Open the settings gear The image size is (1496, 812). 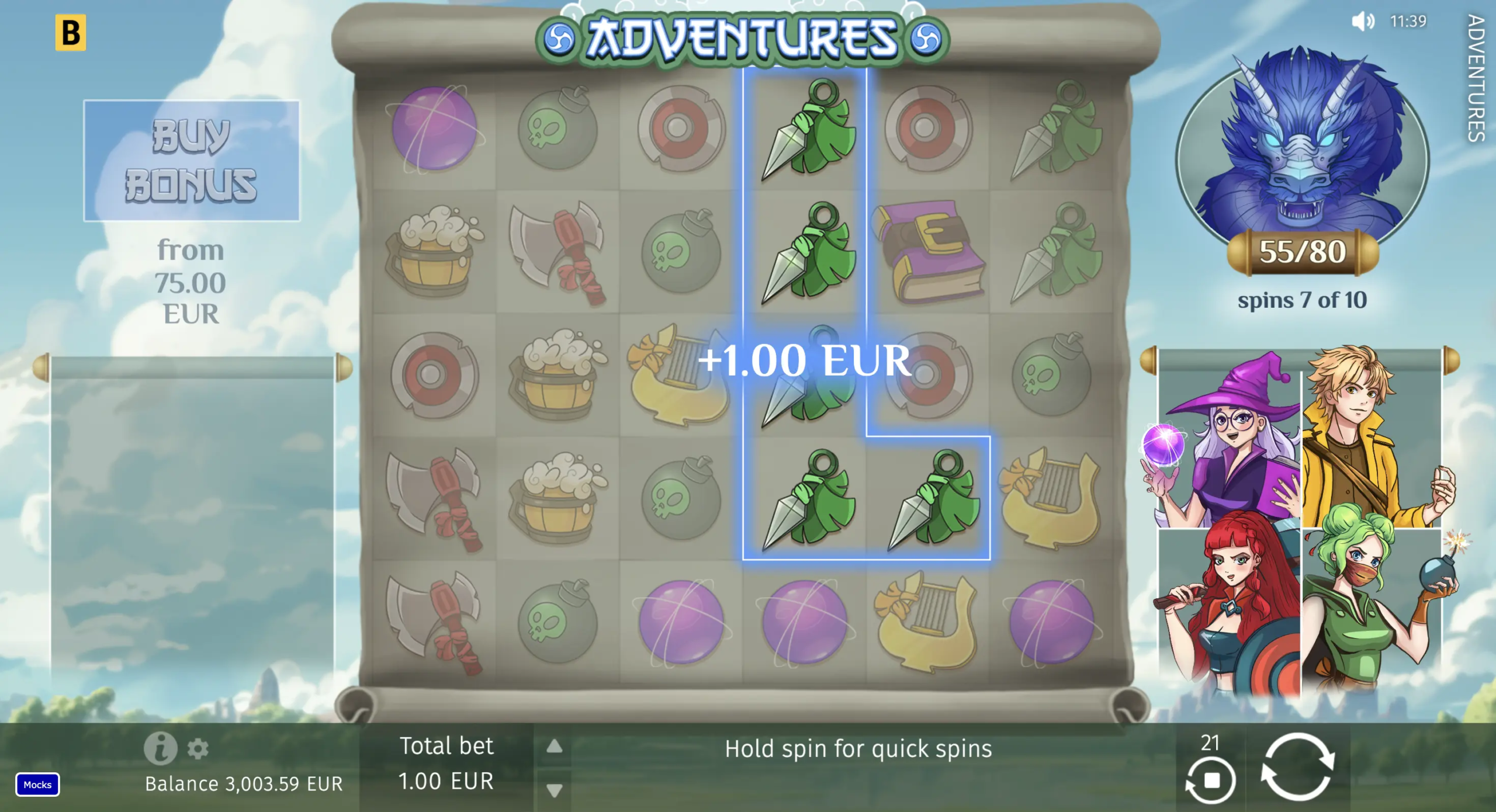(198, 748)
